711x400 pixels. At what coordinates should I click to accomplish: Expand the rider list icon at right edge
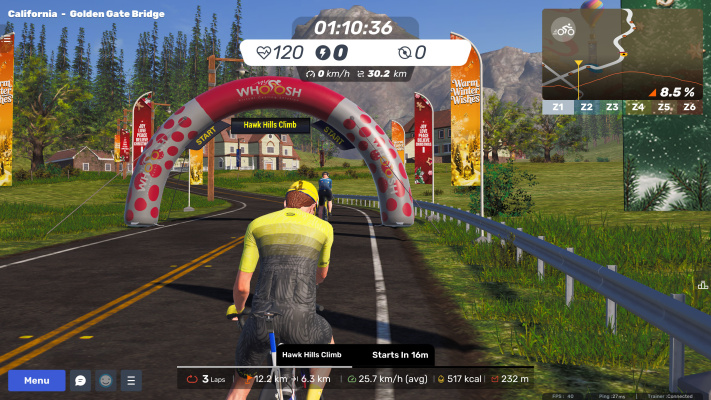pos(702,285)
